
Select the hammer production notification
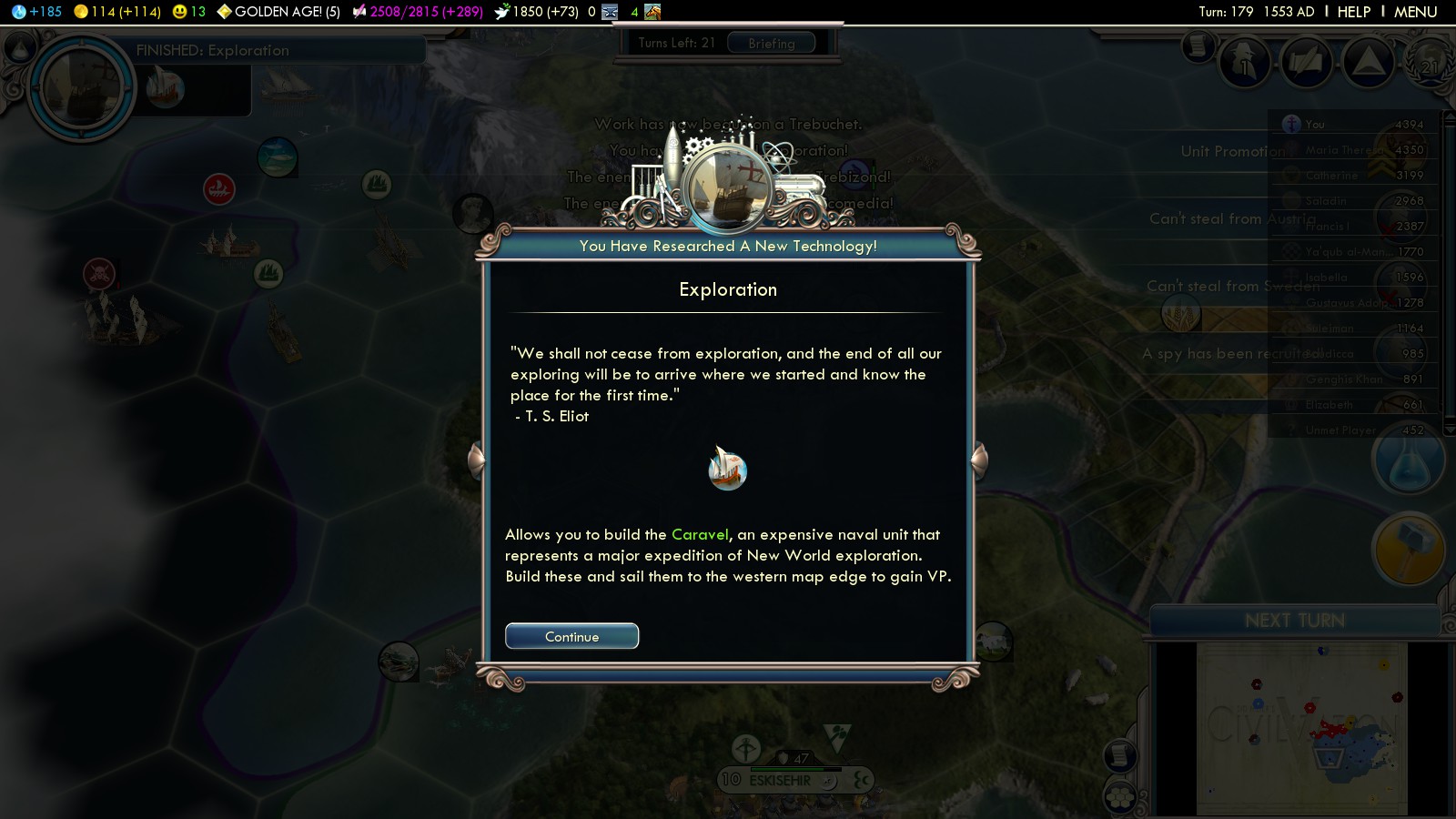pos(1408,549)
